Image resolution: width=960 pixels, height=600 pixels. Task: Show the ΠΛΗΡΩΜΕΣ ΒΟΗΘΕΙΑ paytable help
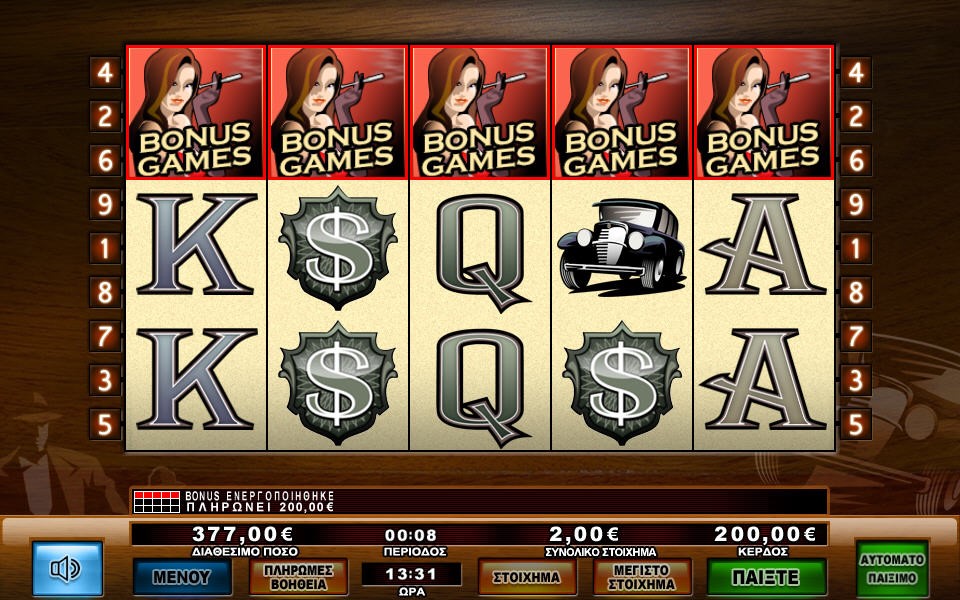click(x=298, y=577)
